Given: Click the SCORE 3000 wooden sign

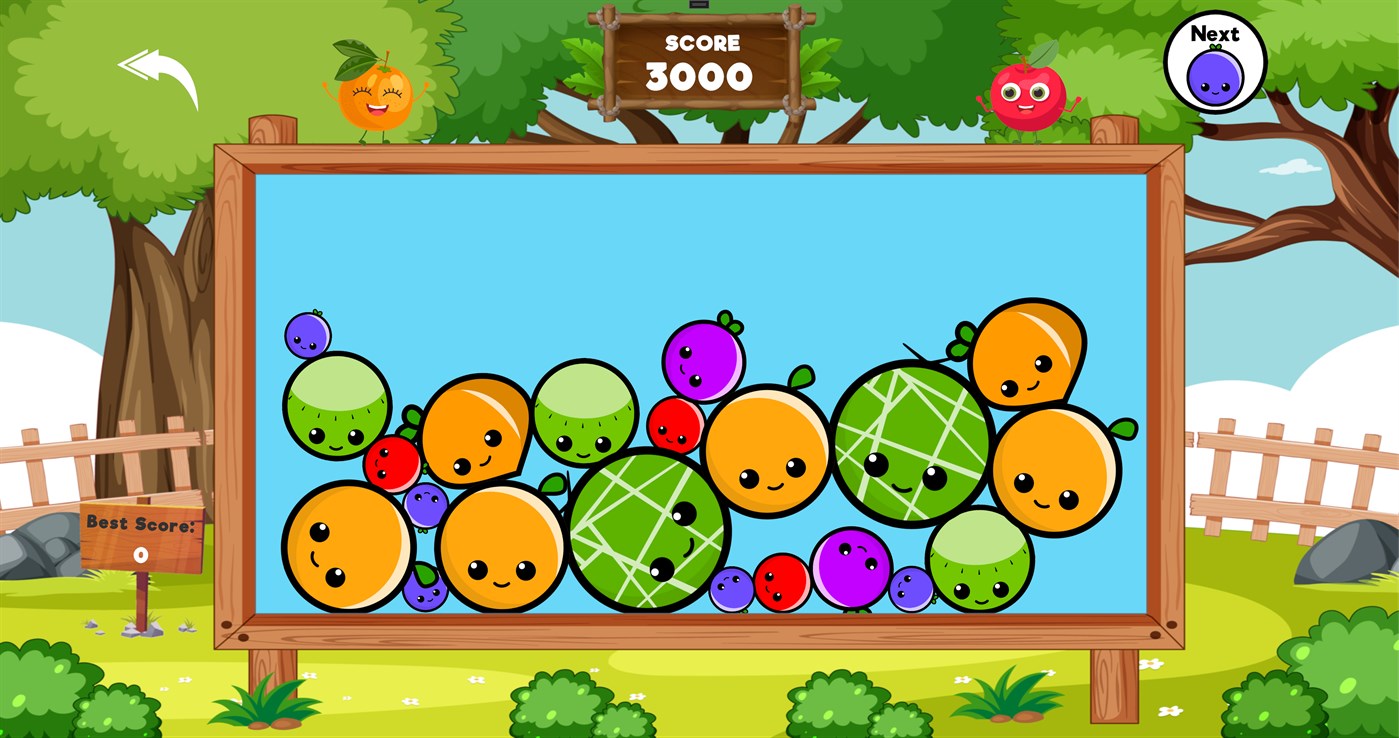Looking at the screenshot, I should [700, 60].
